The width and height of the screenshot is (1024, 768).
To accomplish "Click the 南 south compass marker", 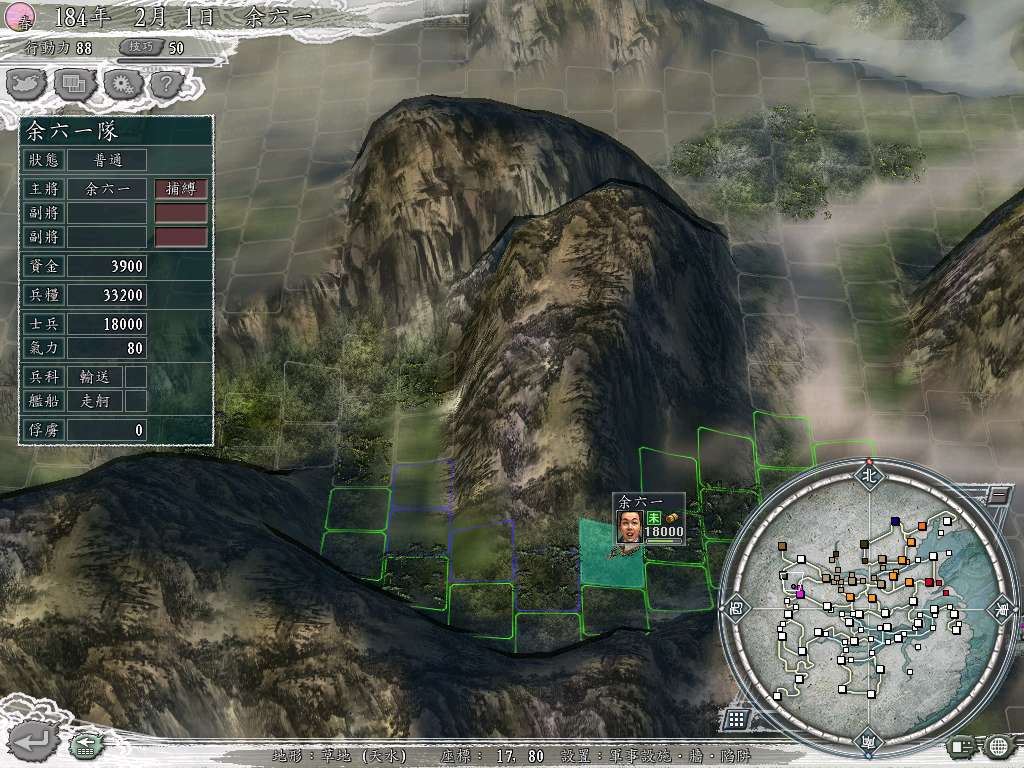I will [868, 743].
